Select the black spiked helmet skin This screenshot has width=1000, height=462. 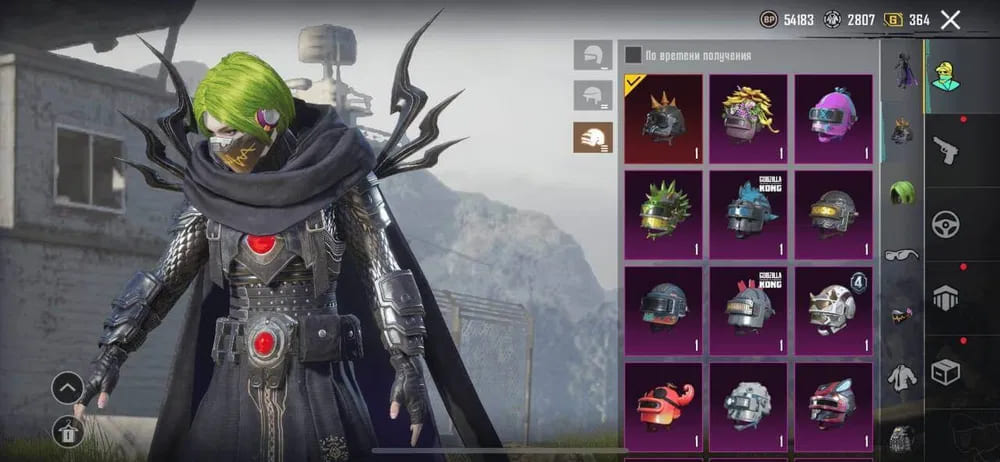click(x=662, y=118)
